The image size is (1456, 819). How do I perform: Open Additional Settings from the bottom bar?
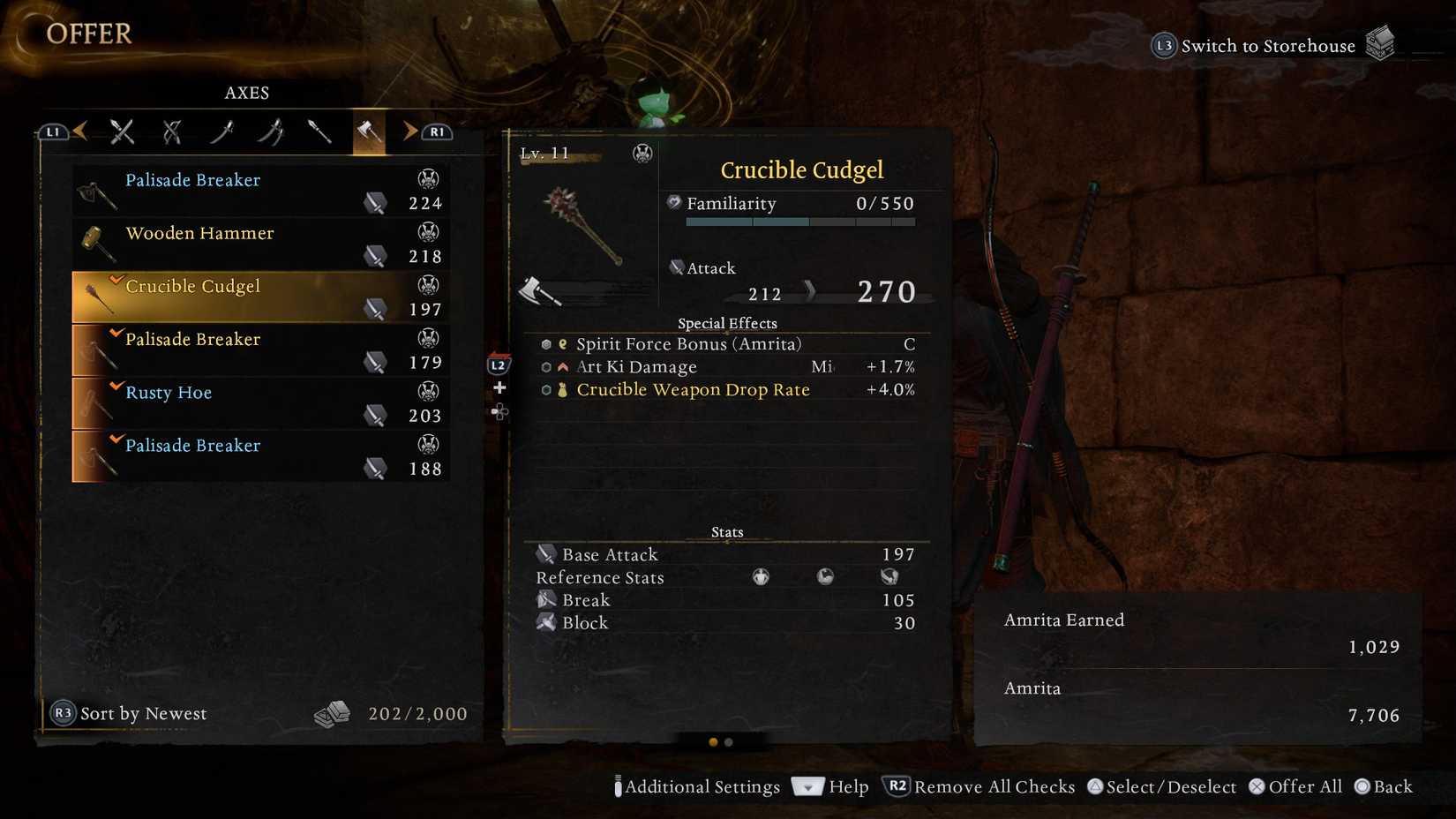(697, 786)
